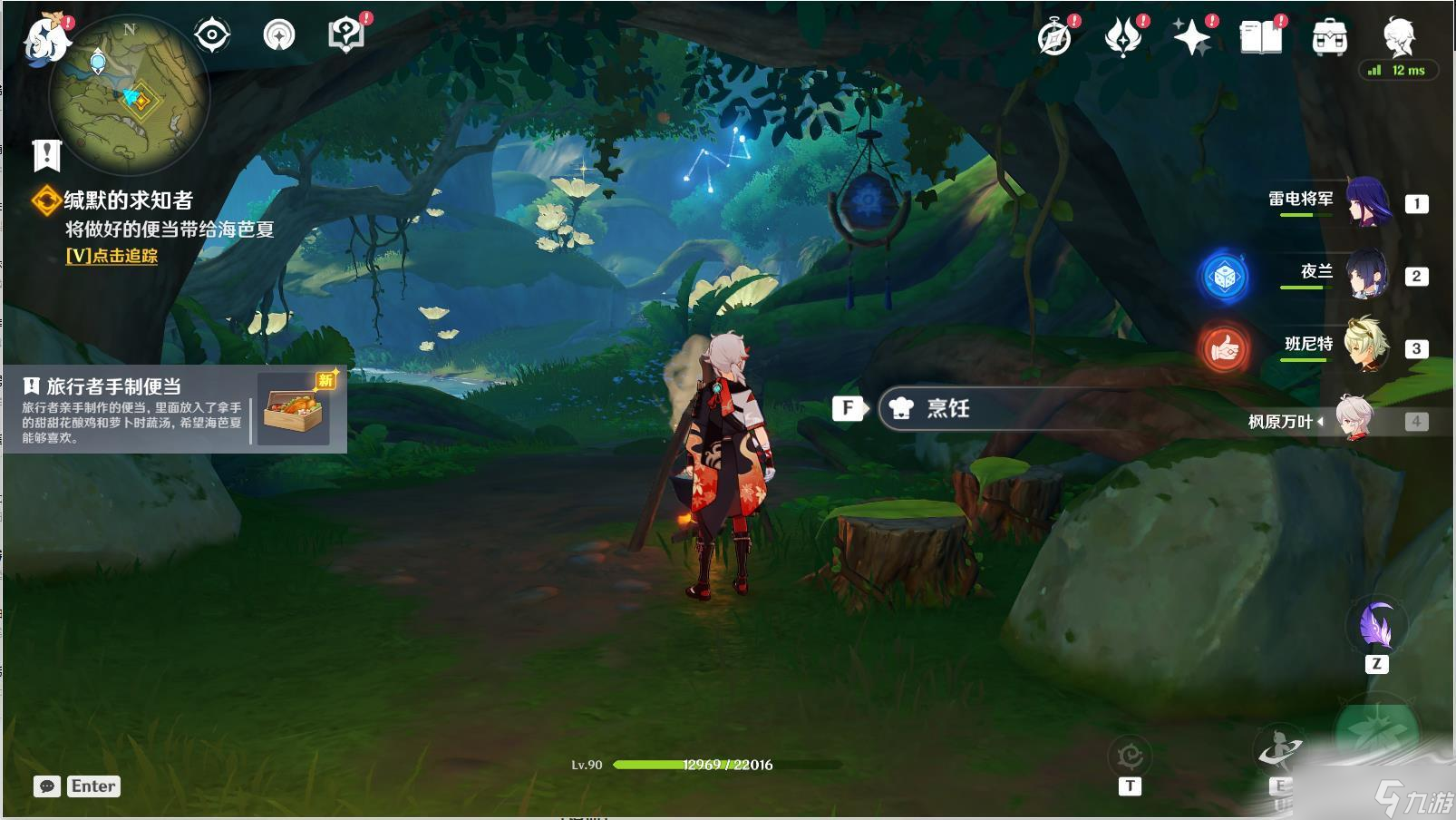Track the quest via 点击追踪 link
This screenshot has height=820, width=1456.
click(112, 256)
